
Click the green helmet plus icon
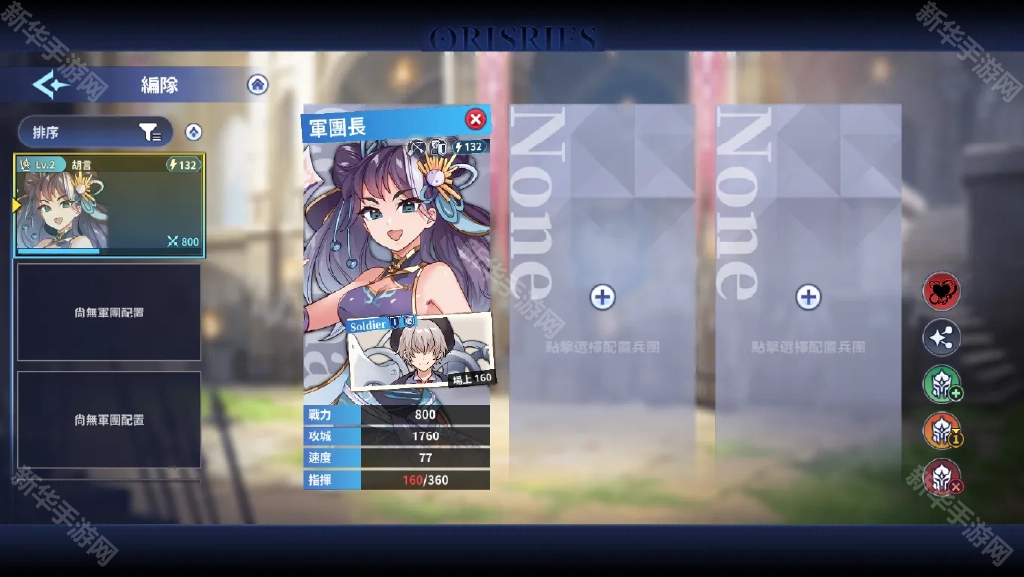[x=941, y=385]
